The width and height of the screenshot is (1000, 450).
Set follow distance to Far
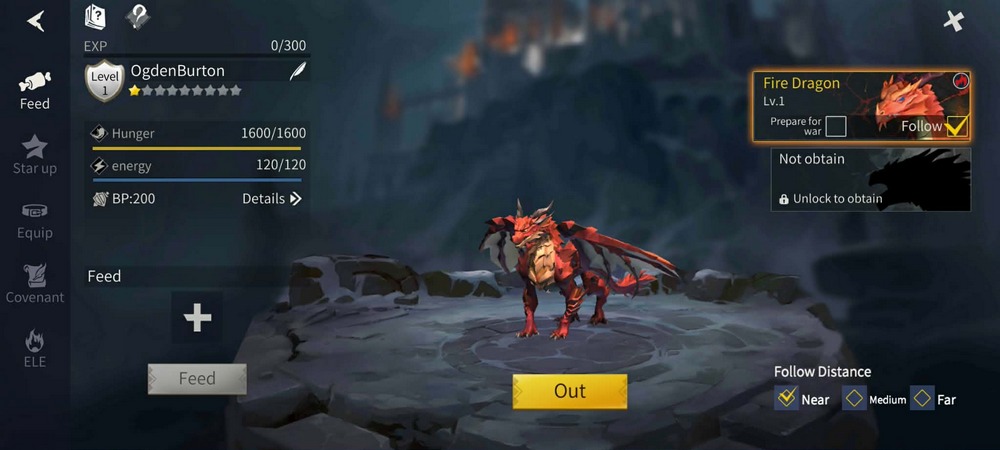pos(922,399)
